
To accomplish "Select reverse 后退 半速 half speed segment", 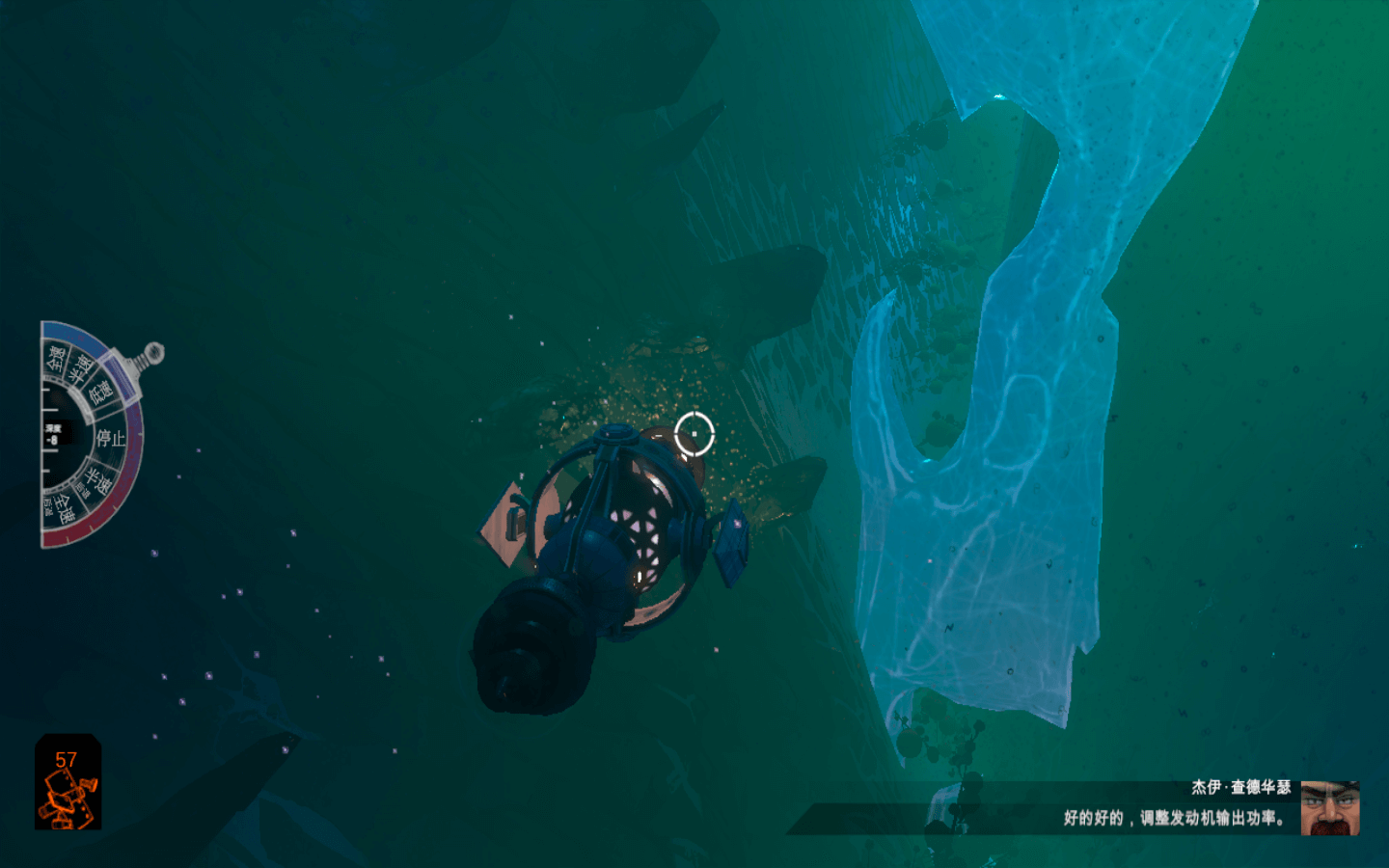I will 97,480.
